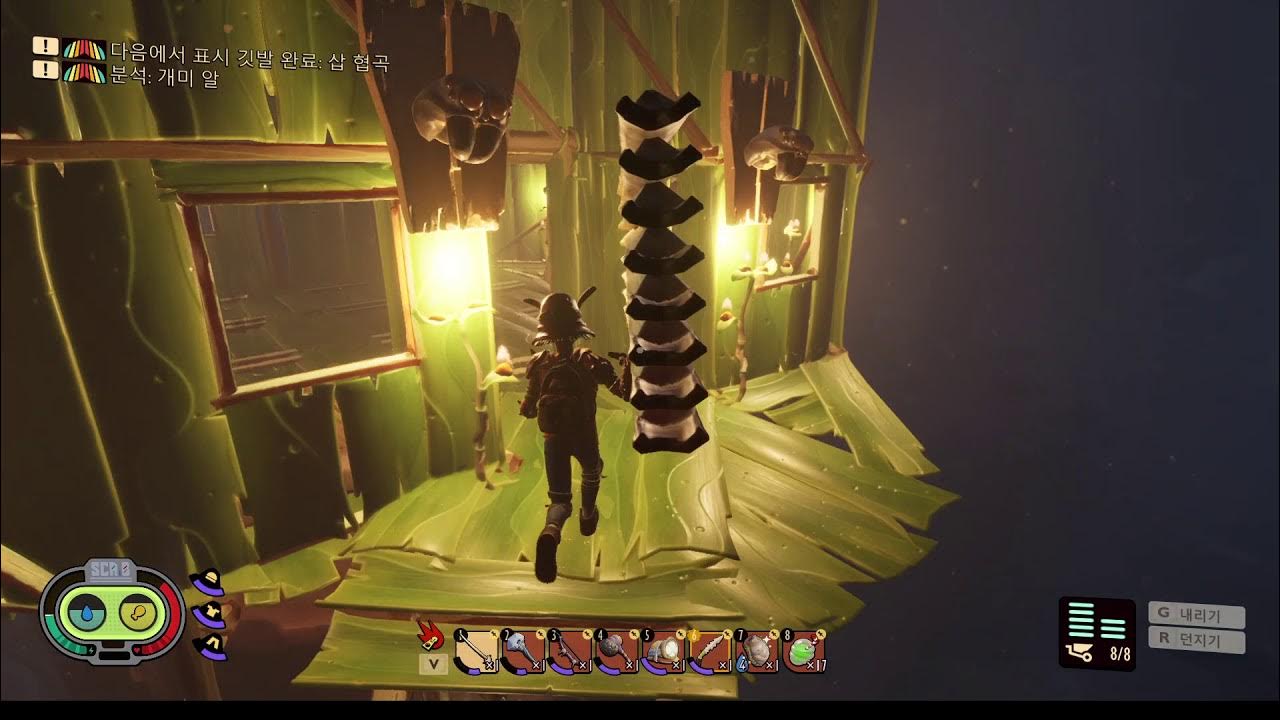Click the red flame icon beside hotbar
This screenshot has width=1280, height=720.
click(432, 634)
